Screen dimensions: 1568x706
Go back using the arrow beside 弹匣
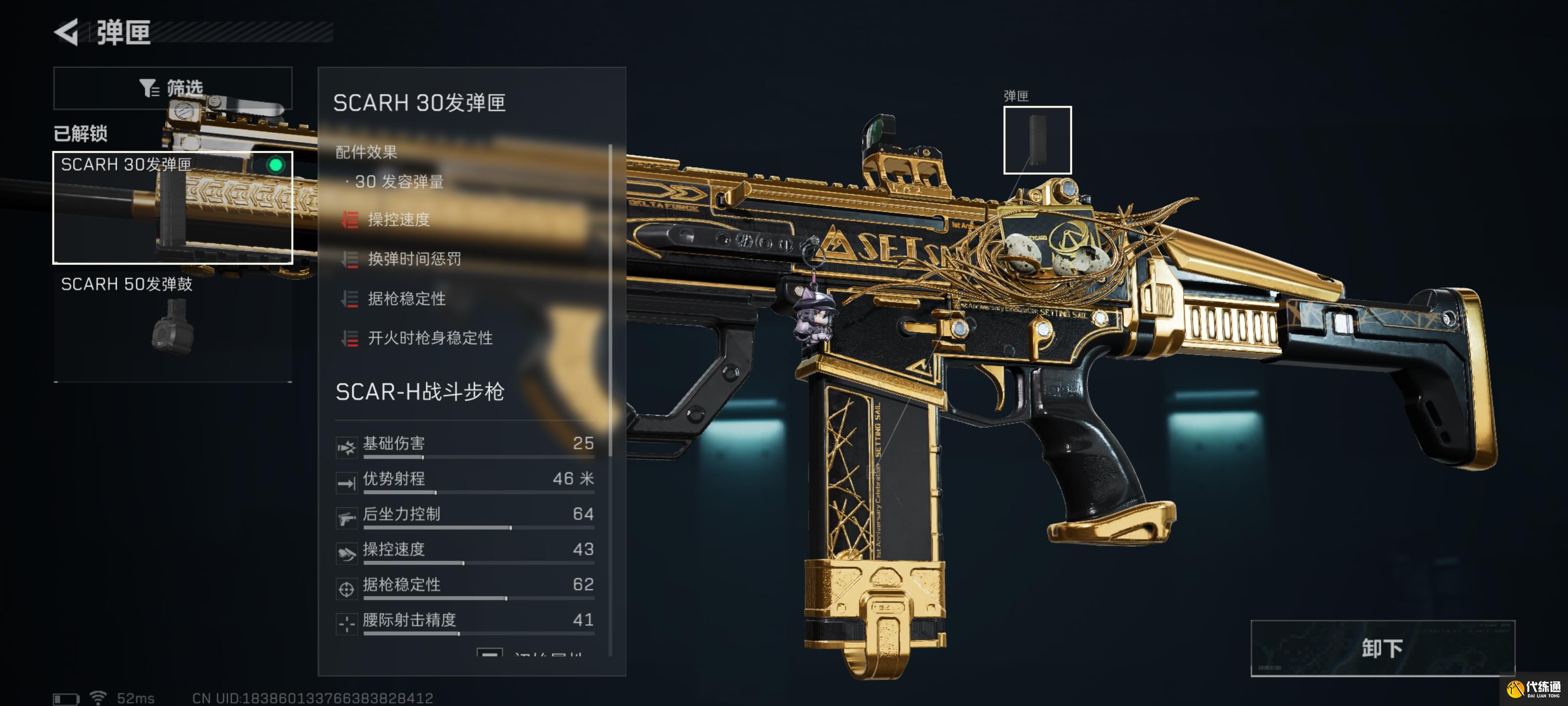(x=67, y=32)
